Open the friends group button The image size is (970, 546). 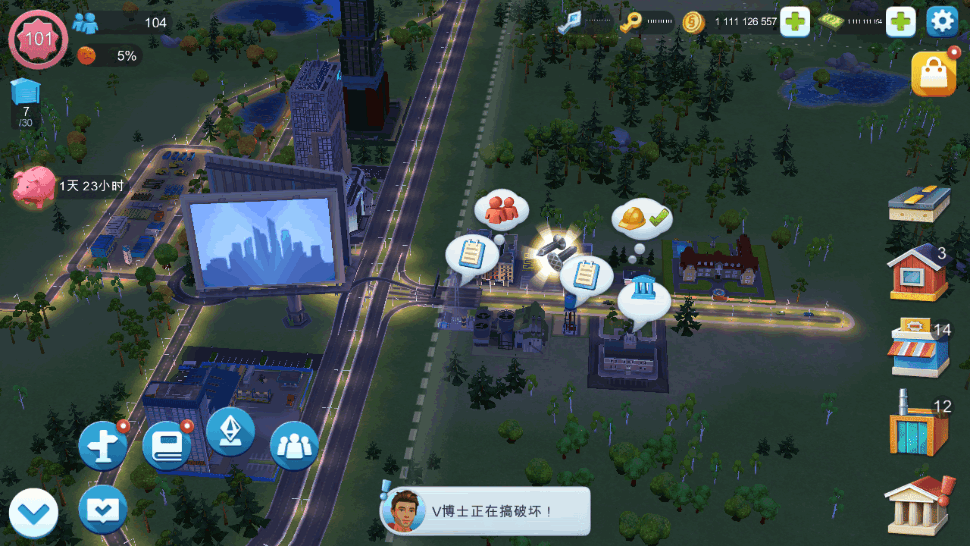(294, 446)
